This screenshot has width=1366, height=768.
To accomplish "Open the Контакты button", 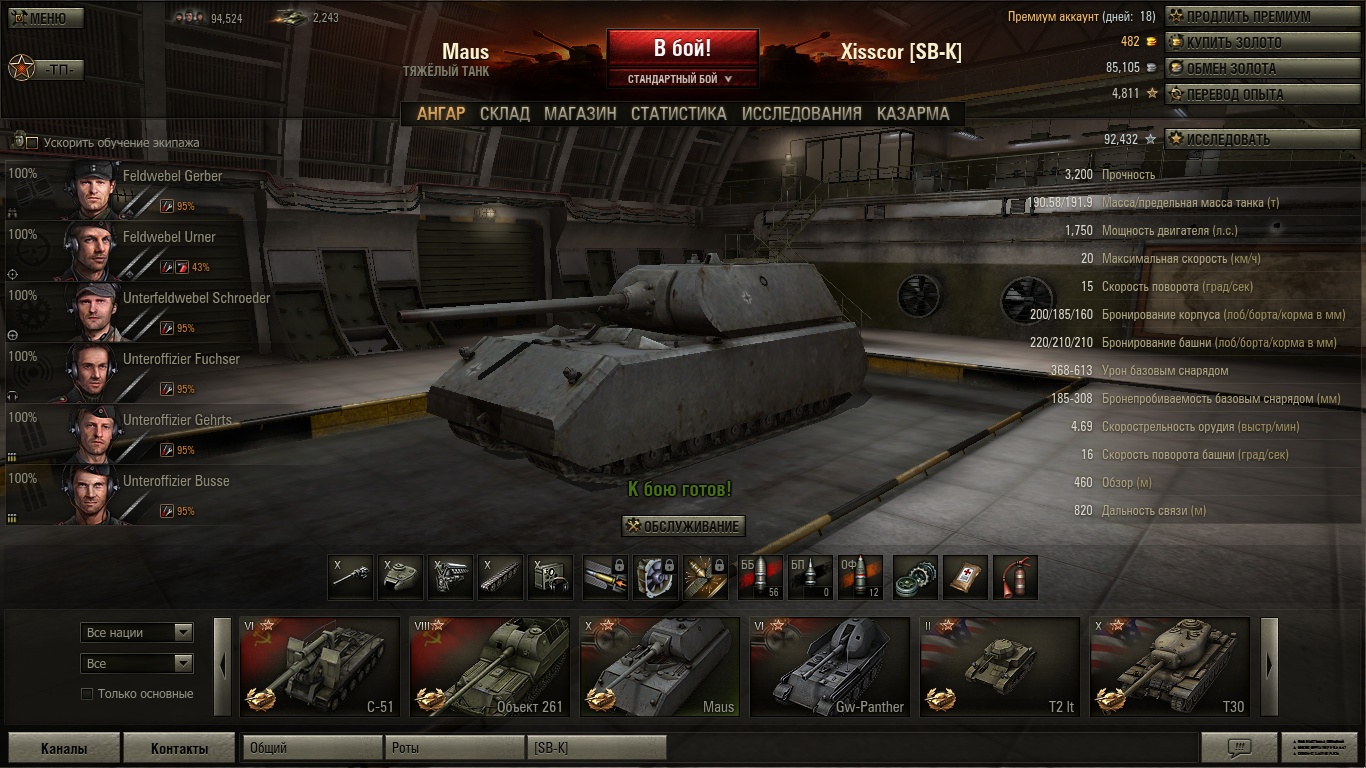I will (179, 748).
